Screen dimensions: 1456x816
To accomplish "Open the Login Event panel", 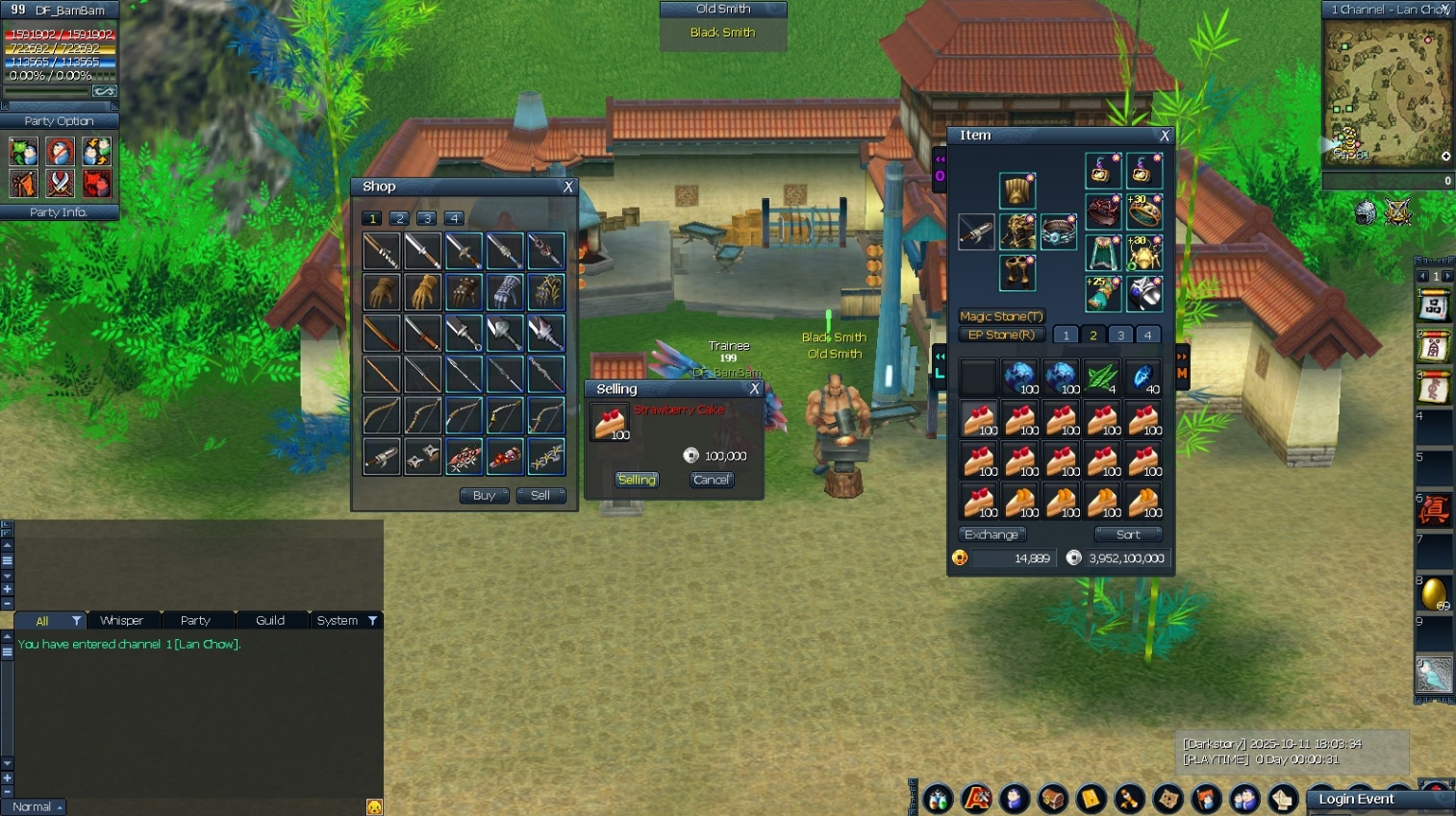I will pos(1356,800).
